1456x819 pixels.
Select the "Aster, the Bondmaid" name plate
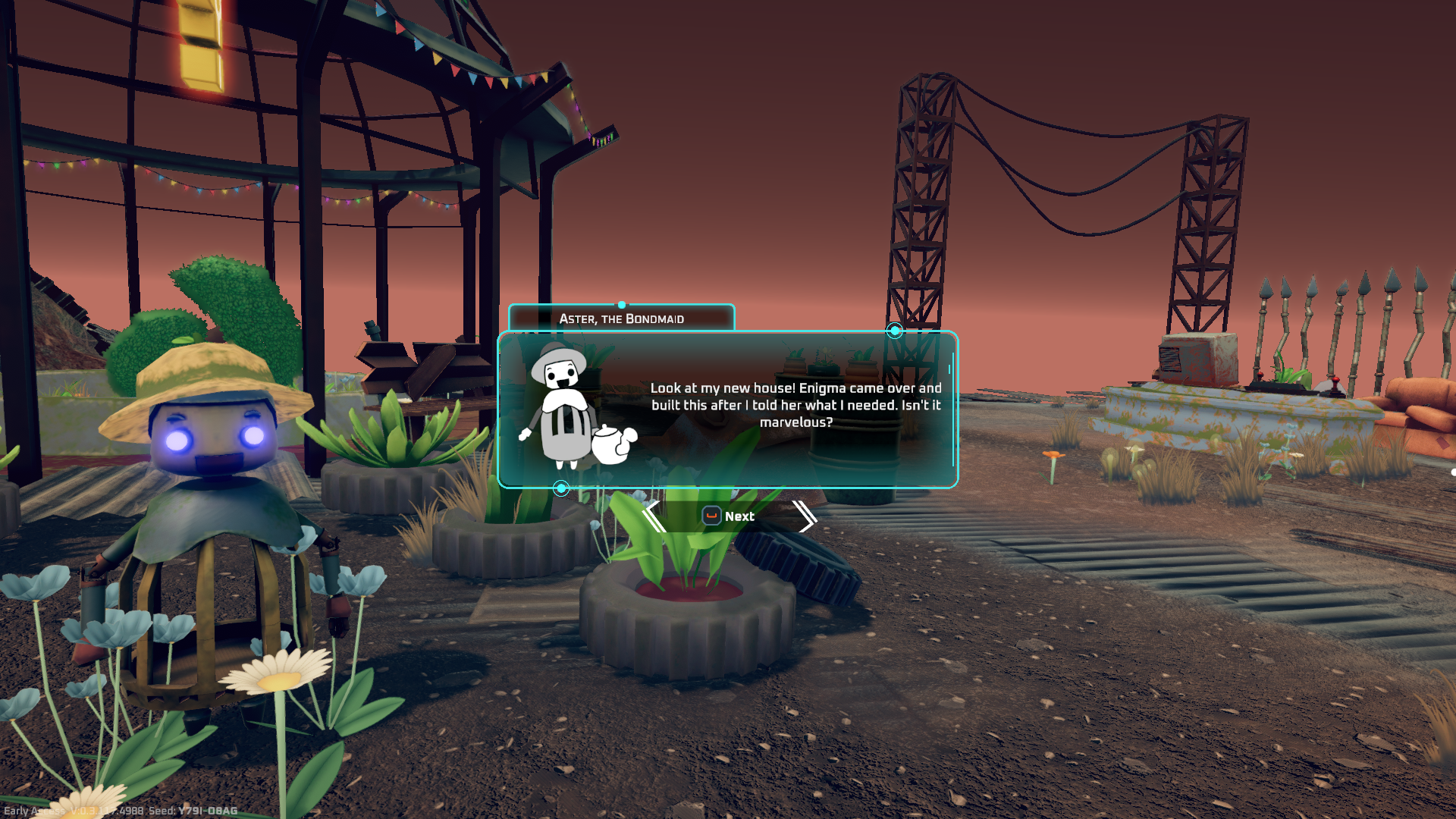point(622,319)
